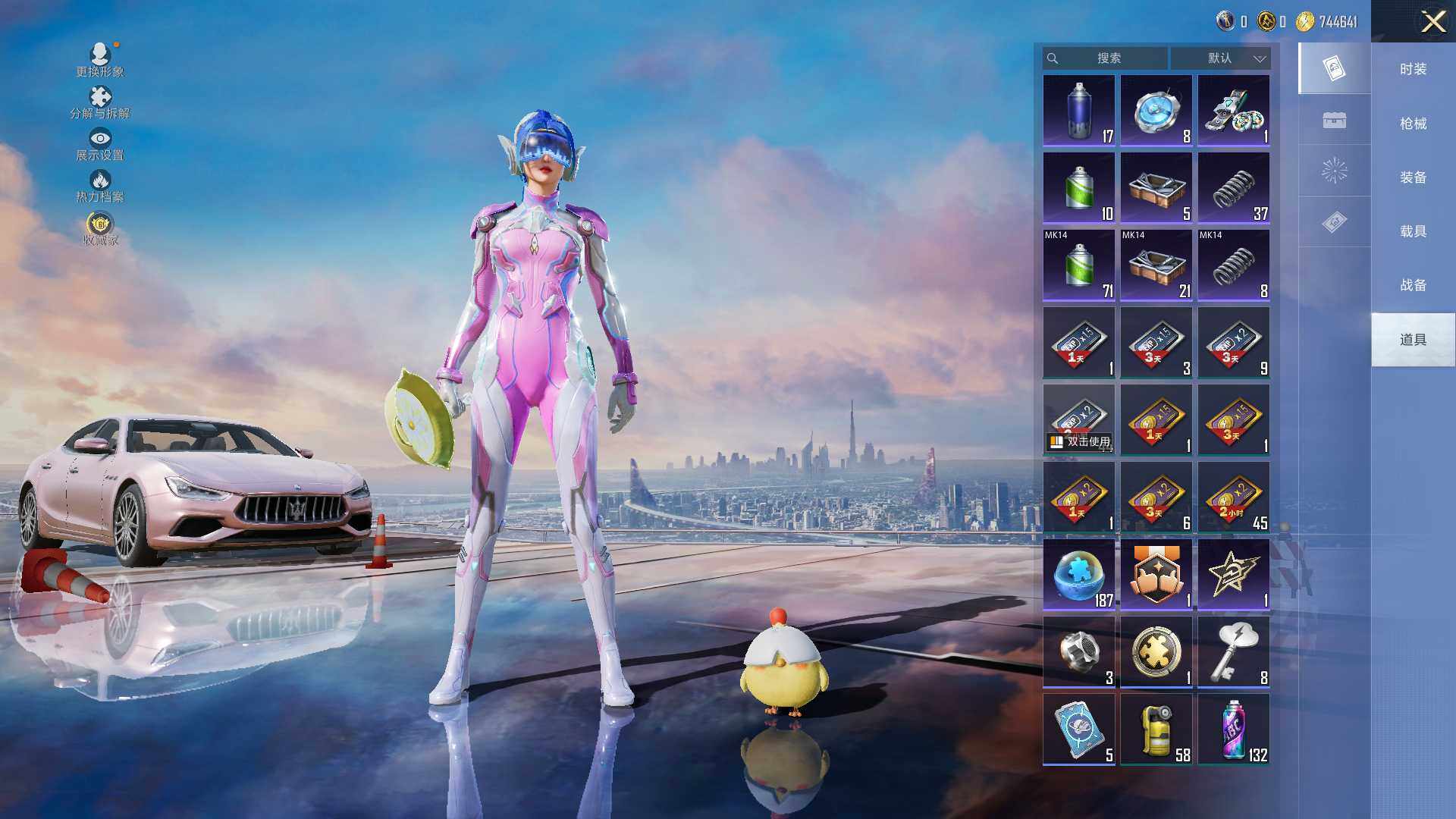Viewport: 1456px width, 819px height.
Task: Open 分解与拆解 dismantle menu
Action: pos(100,102)
